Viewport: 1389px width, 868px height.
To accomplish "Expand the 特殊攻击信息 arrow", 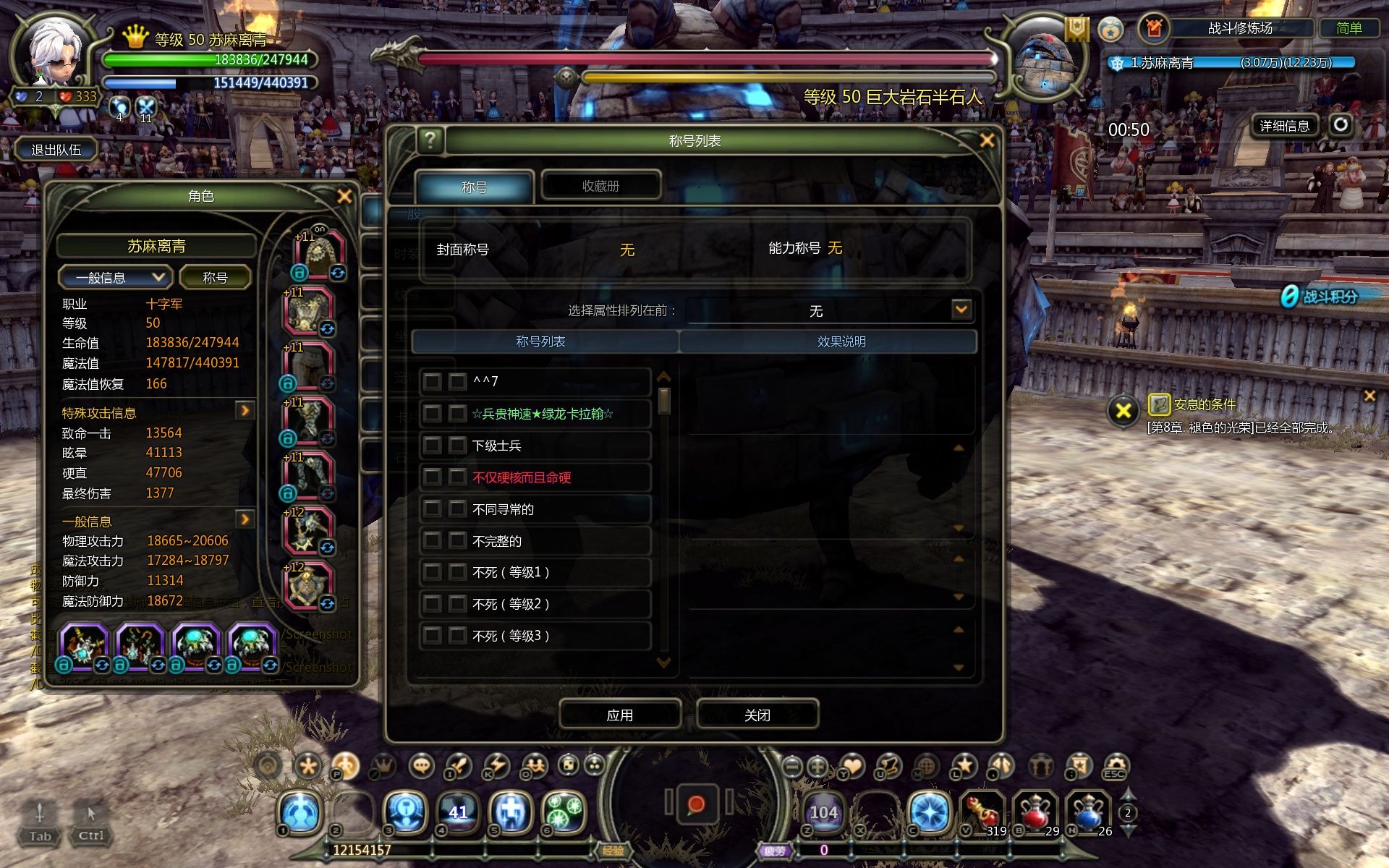I will tap(245, 411).
